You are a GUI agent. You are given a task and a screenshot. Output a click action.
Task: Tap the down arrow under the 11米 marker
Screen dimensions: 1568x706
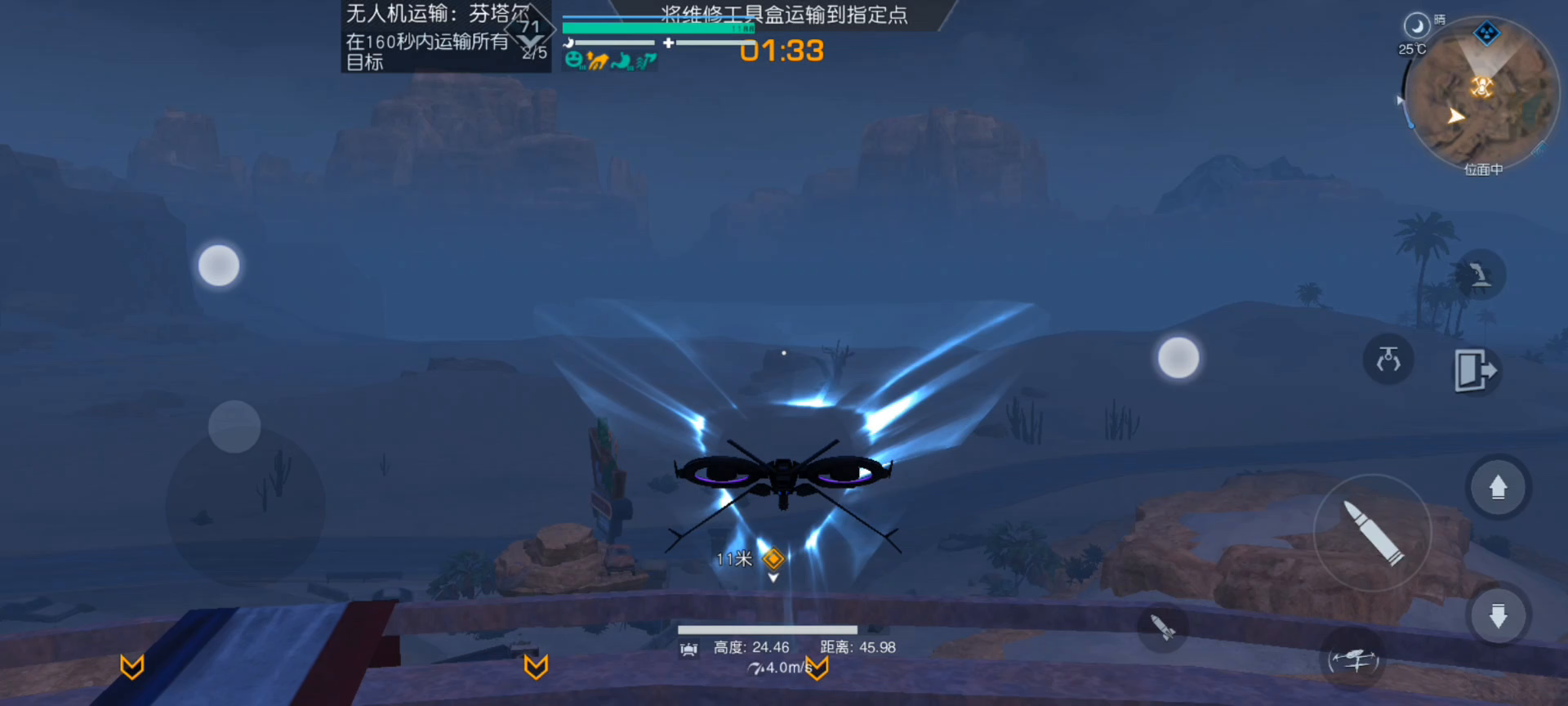[x=773, y=577]
